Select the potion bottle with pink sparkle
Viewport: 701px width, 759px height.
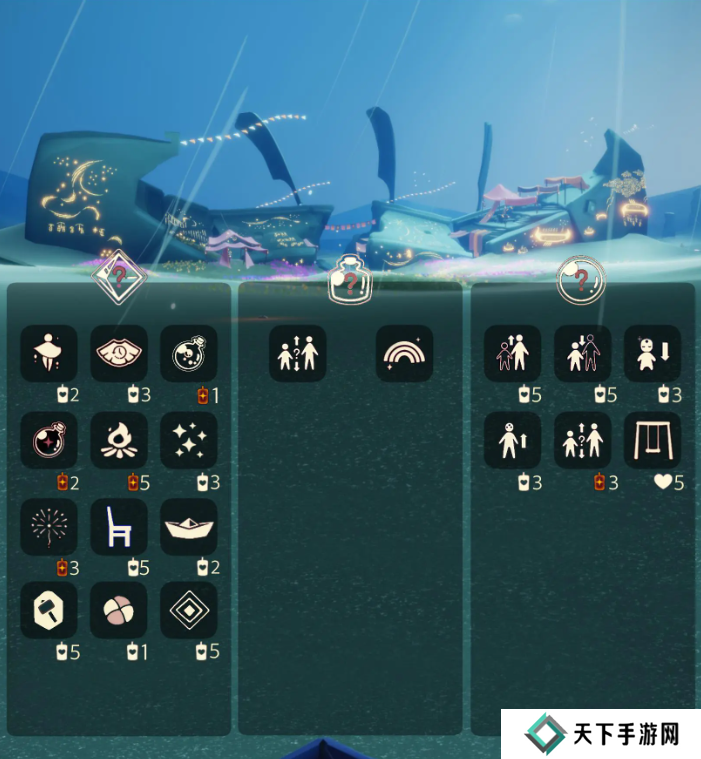(x=49, y=440)
